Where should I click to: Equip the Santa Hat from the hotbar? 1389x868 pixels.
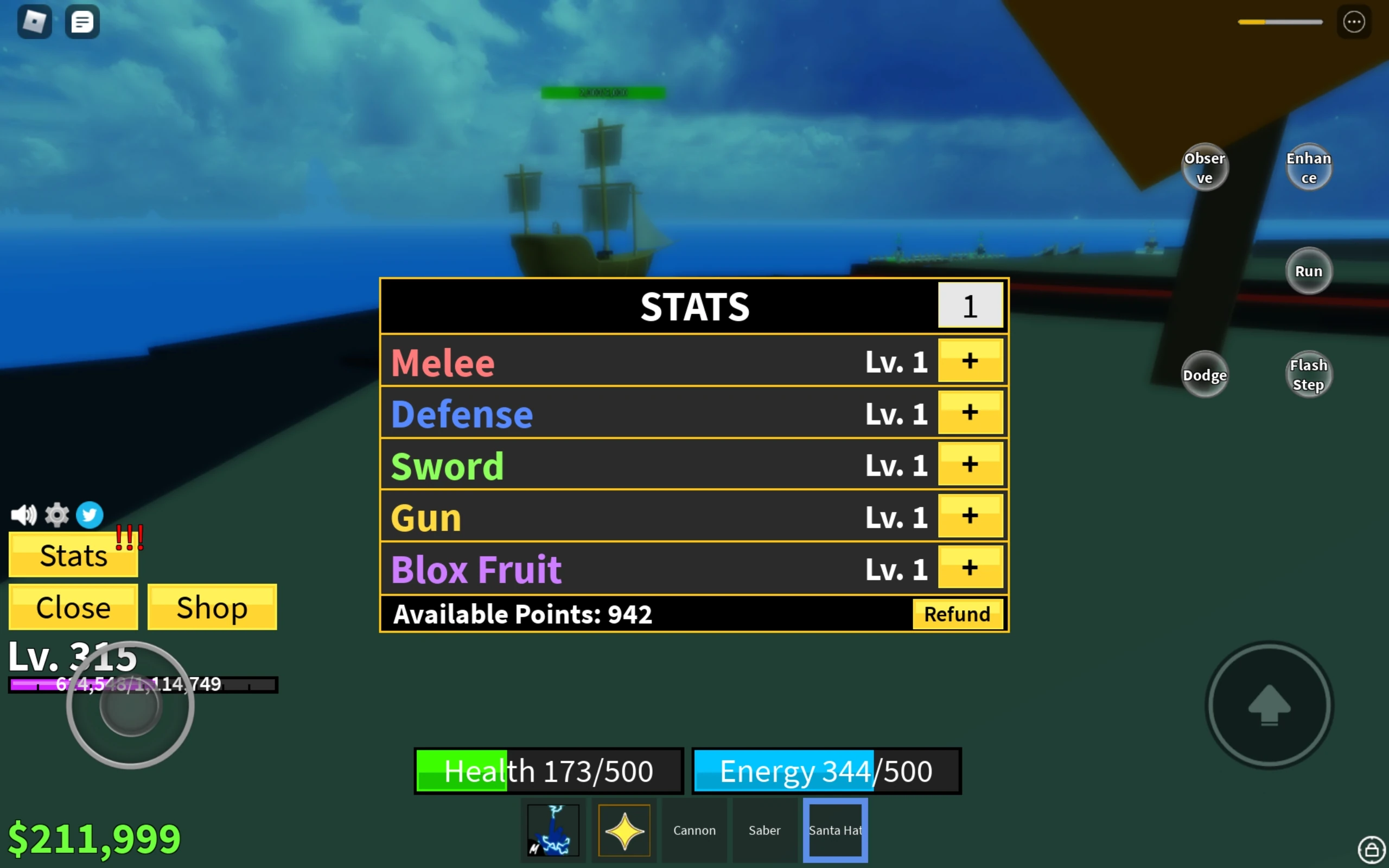(x=834, y=829)
